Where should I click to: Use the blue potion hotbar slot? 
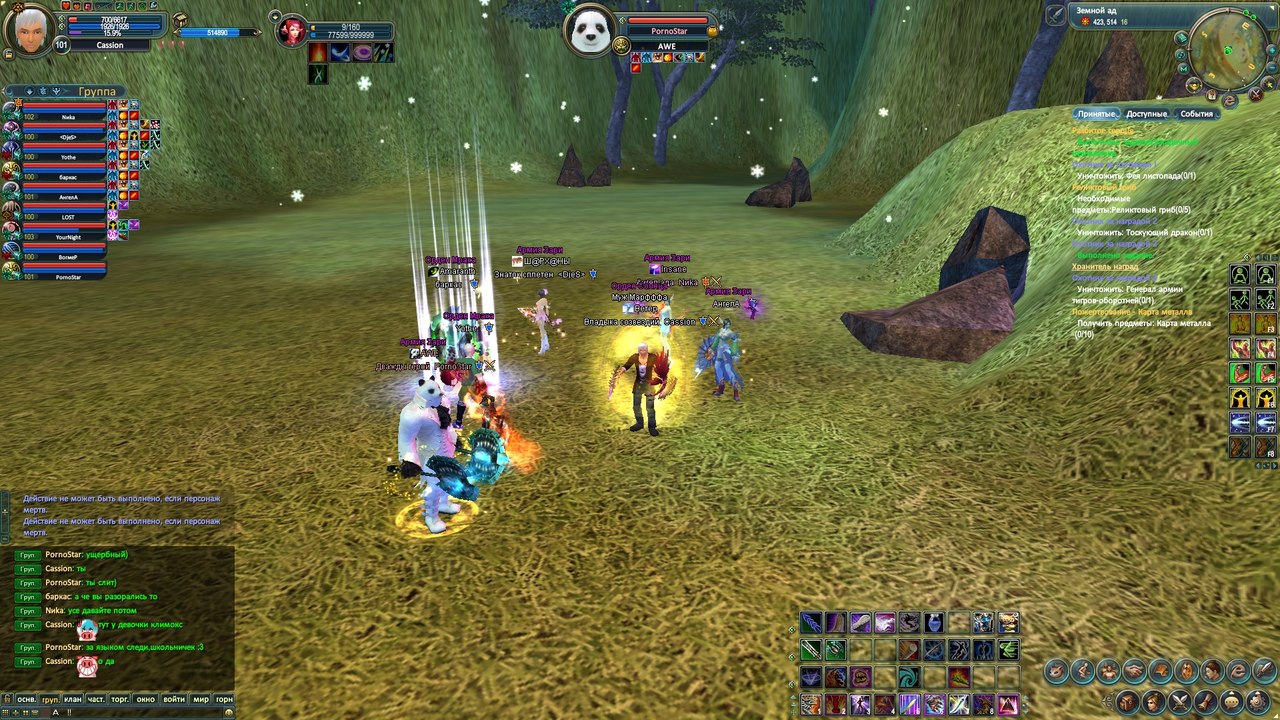(x=934, y=623)
